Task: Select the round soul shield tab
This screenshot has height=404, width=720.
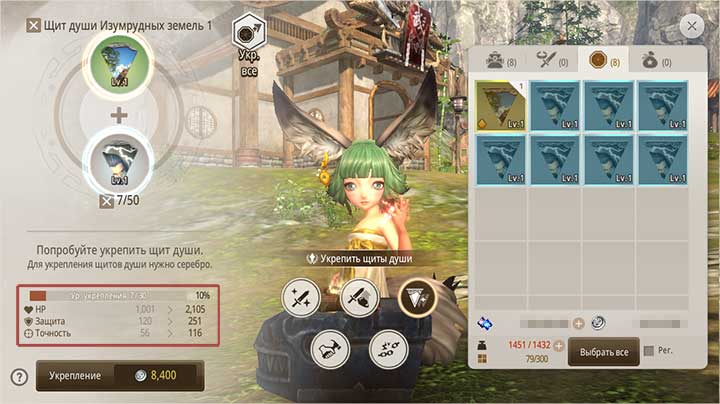Action: 603,60
